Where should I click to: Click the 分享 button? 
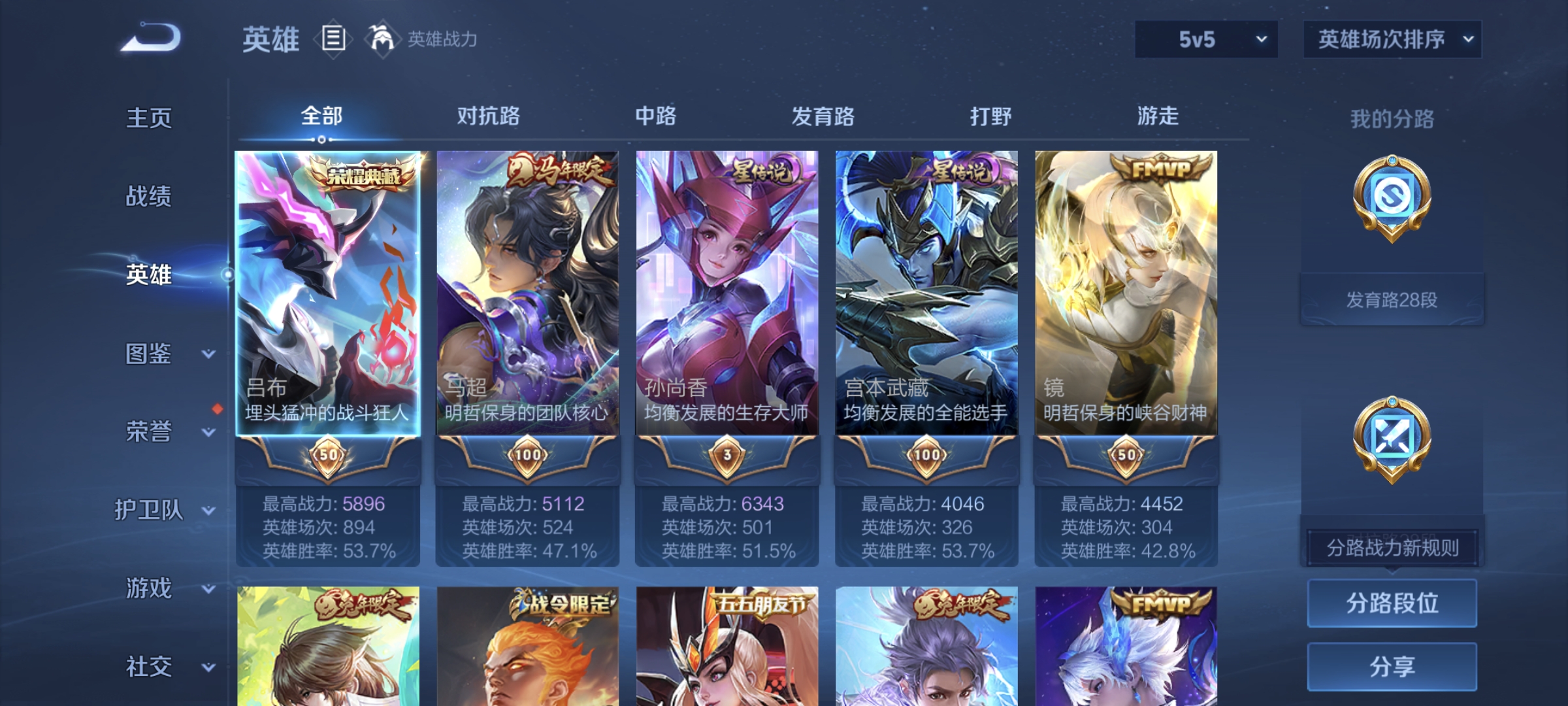coord(1392,667)
